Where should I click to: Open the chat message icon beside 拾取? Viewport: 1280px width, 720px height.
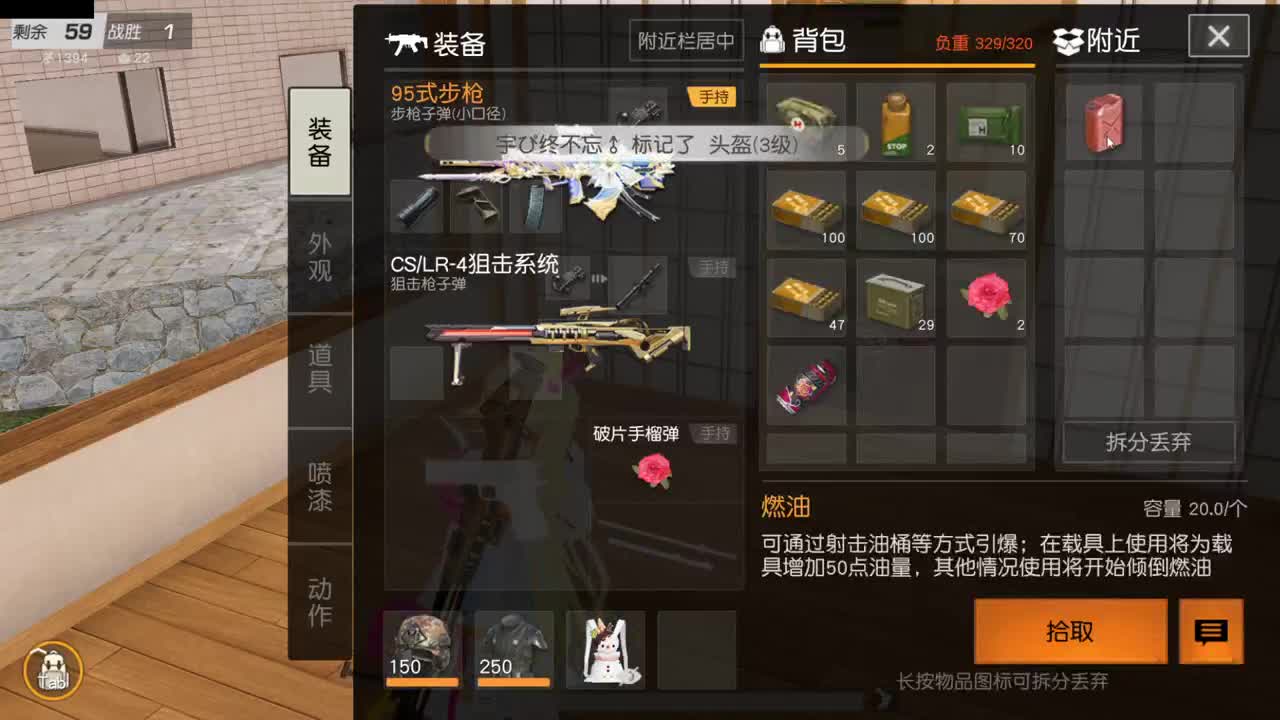click(x=1210, y=632)
